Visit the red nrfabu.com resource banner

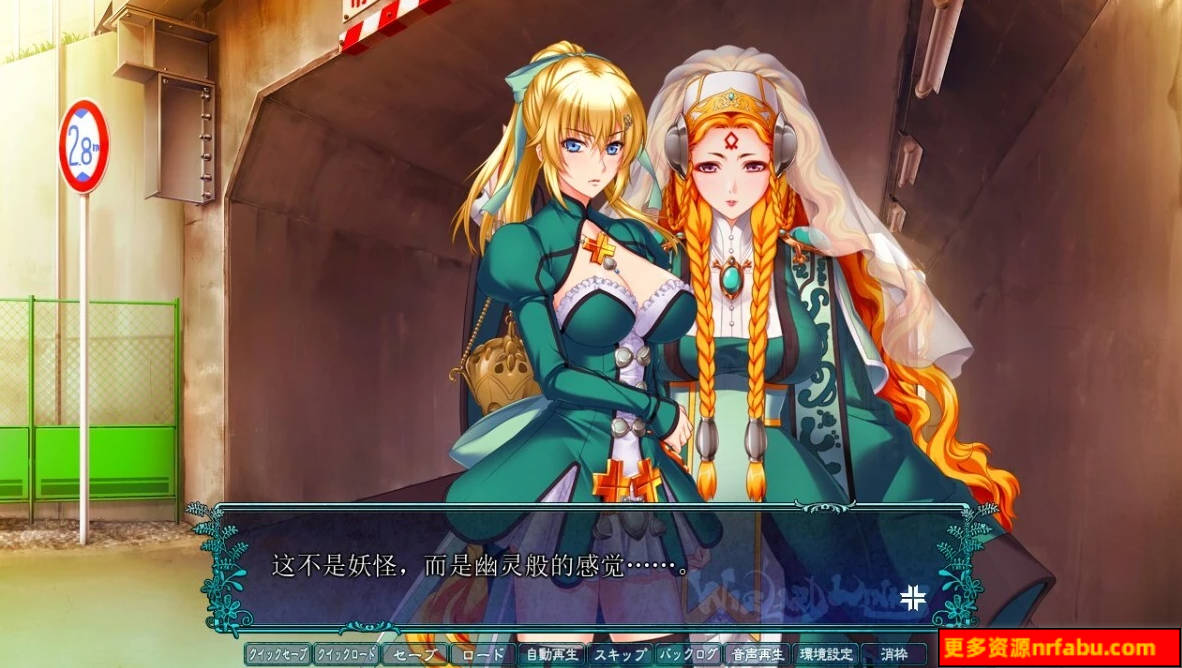1060,648
